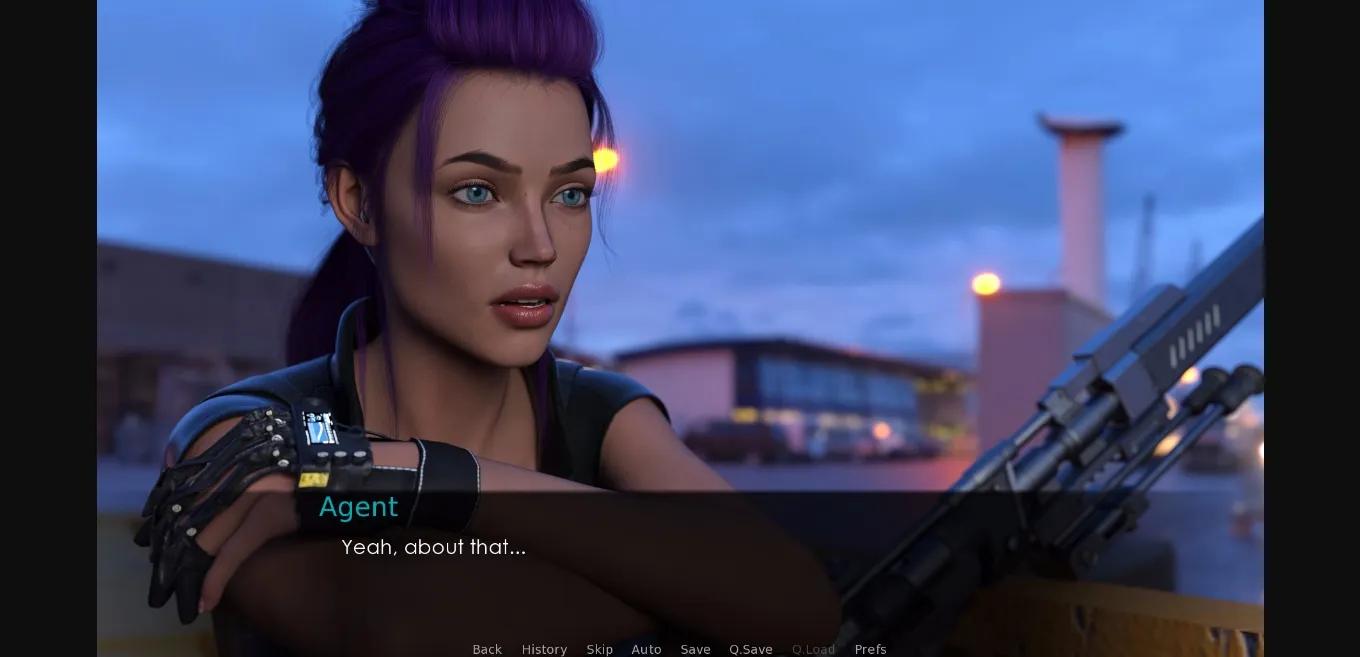Go back one line with Back

(487, 649)
